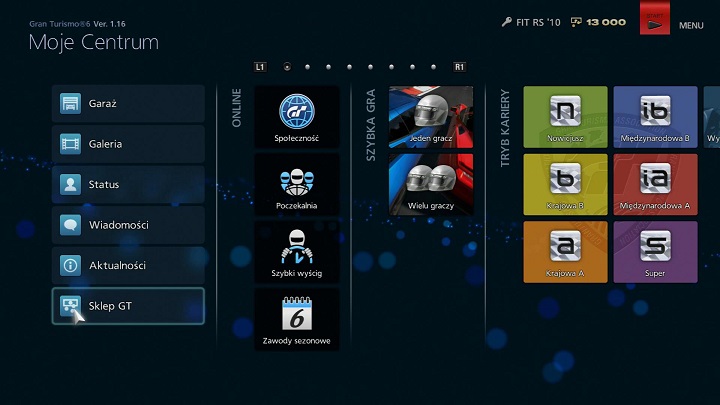This screenshot has height=405, width=720.
Task: Open the Międzynarodowa B career class
Action: pyautogui.click(x=655, y=117)
